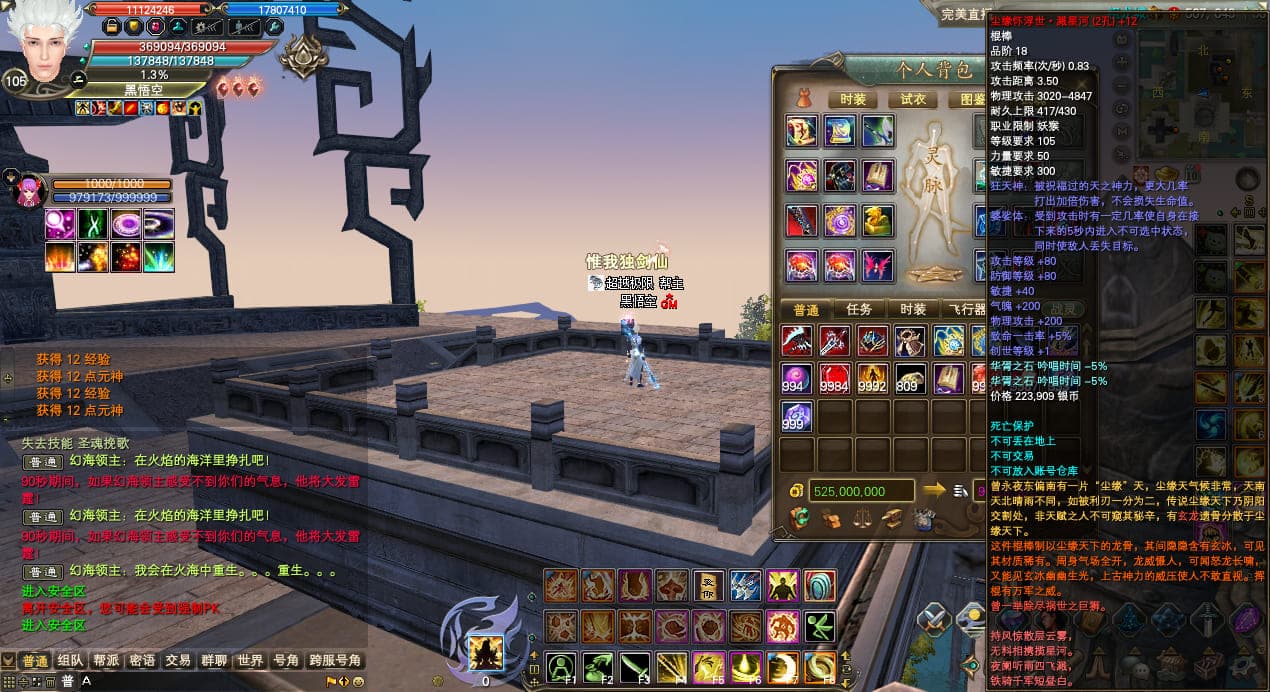Use the F3 green sword slash skill

click(636, 667)
